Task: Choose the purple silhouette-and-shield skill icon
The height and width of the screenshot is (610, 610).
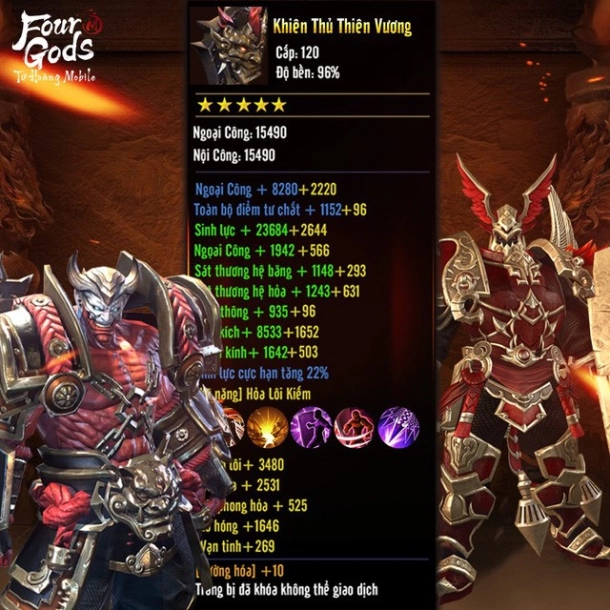Action: (311, 427)
